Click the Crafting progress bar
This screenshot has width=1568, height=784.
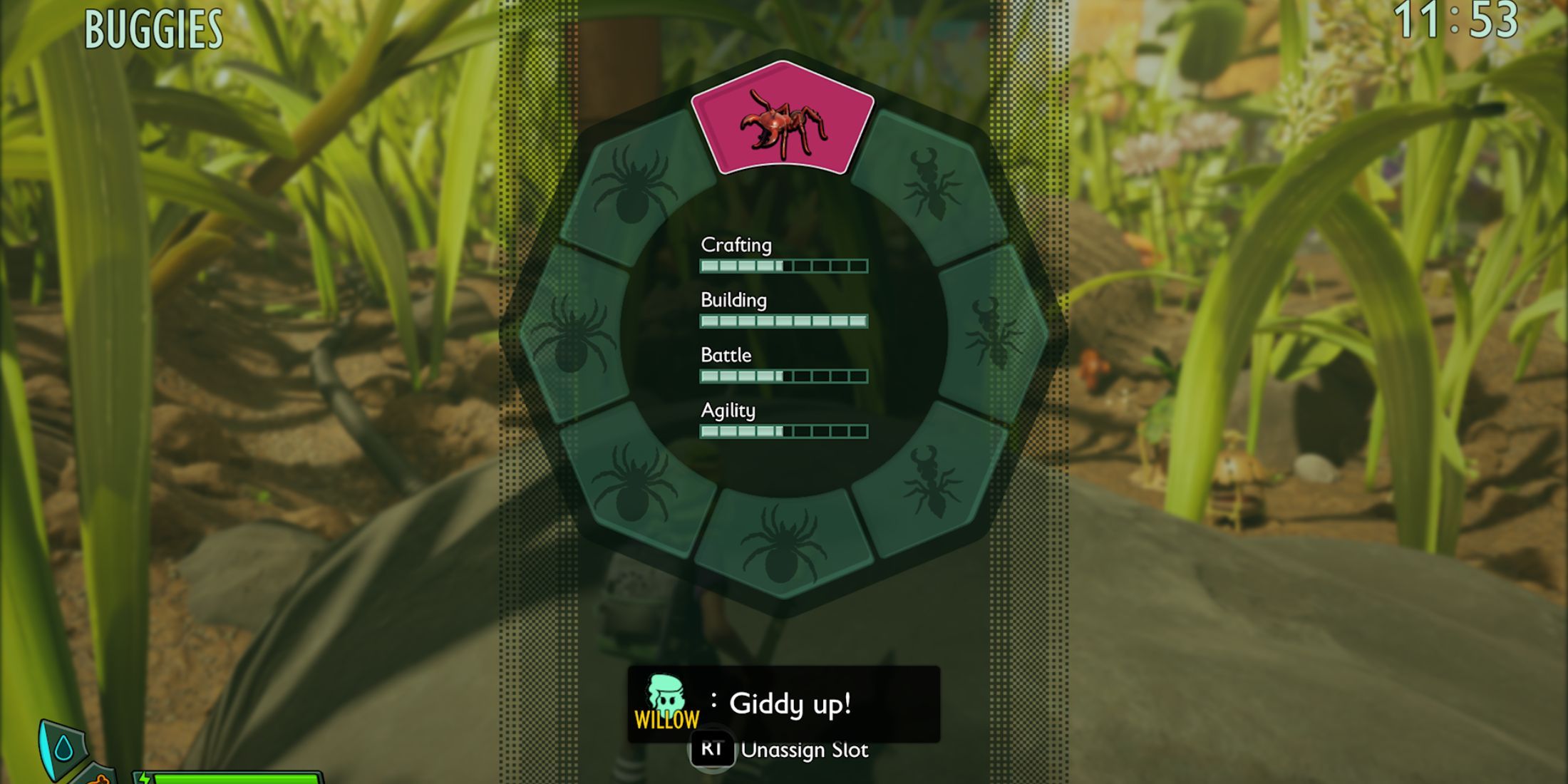[x=783, y=265]
